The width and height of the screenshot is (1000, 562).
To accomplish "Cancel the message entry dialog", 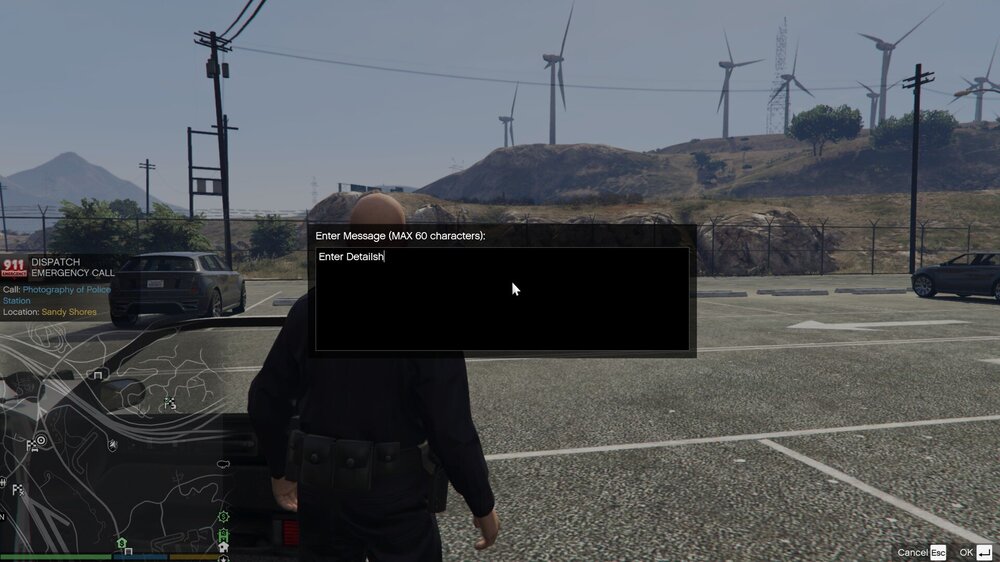I will [921, 552].
